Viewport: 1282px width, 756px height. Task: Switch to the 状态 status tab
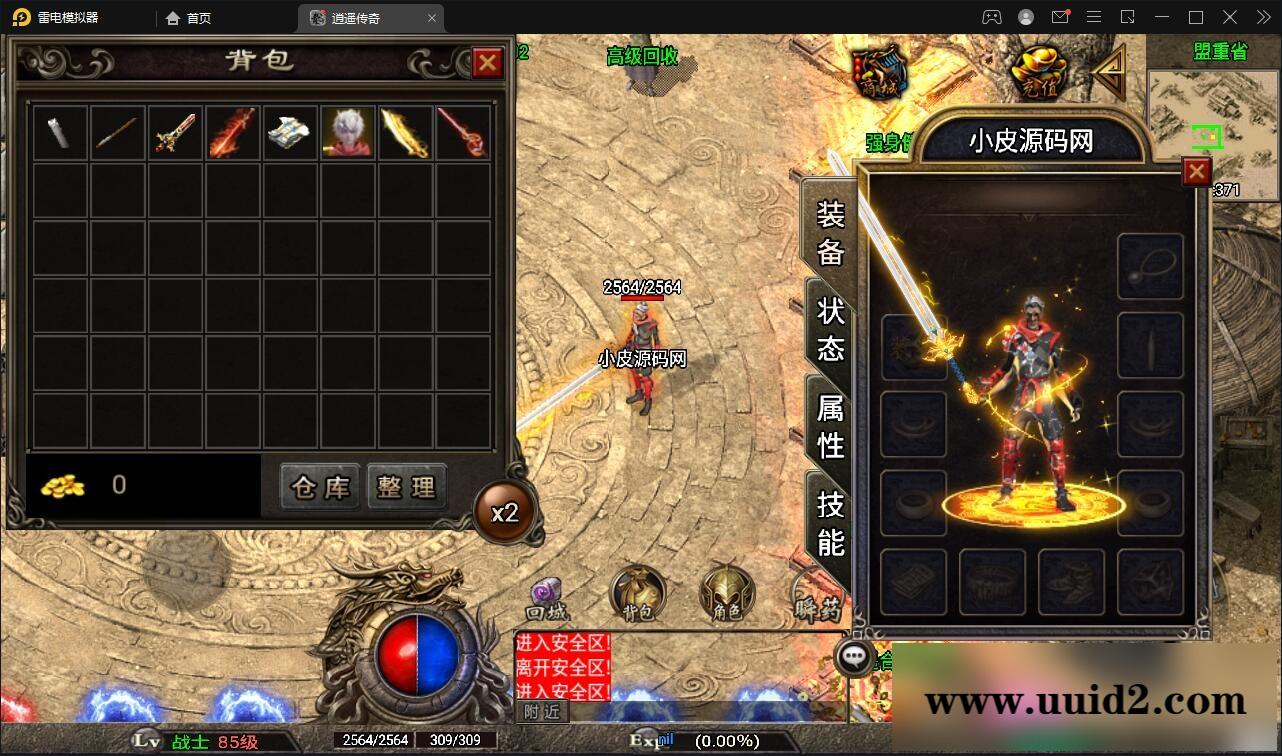click(x=828, y=330)
